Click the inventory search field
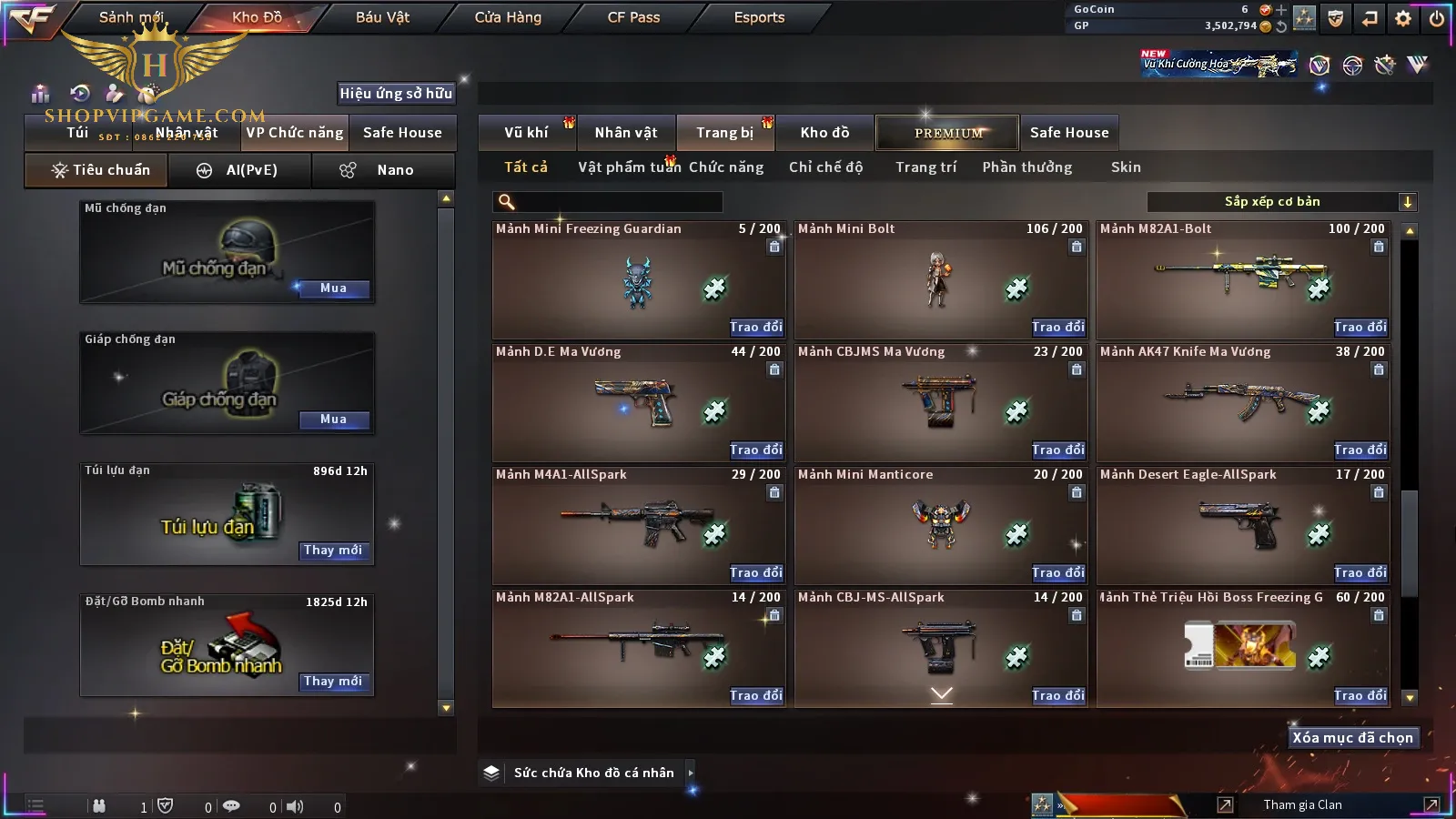The height and width of the screenshot is (819, 1456). [608, 202]
